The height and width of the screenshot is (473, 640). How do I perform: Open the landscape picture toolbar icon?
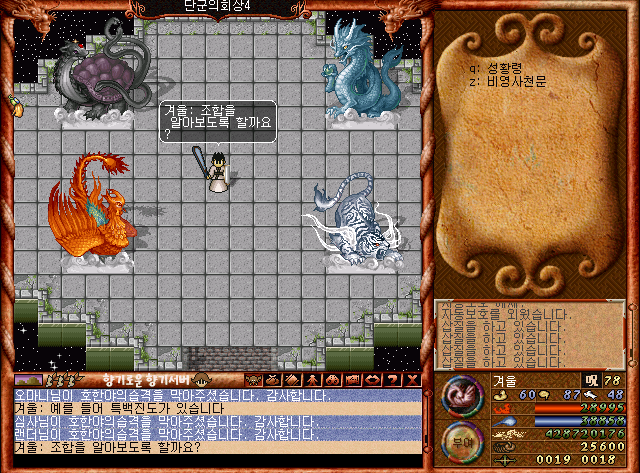(x=29, y=380)
